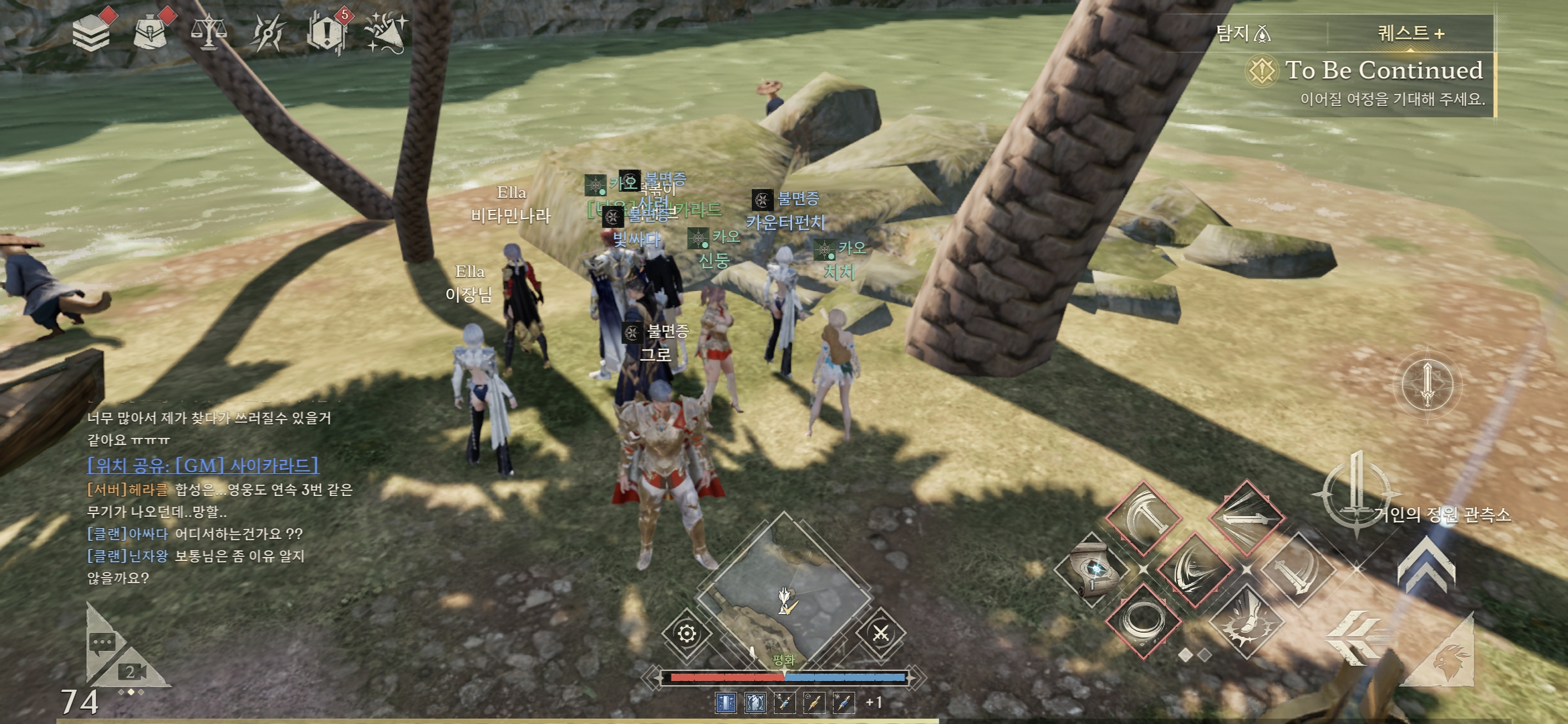Viewport: 1568px width, 724px height.
Task: Switch to the 탐지 detection tab
Action: click(x=1243, y=33)
